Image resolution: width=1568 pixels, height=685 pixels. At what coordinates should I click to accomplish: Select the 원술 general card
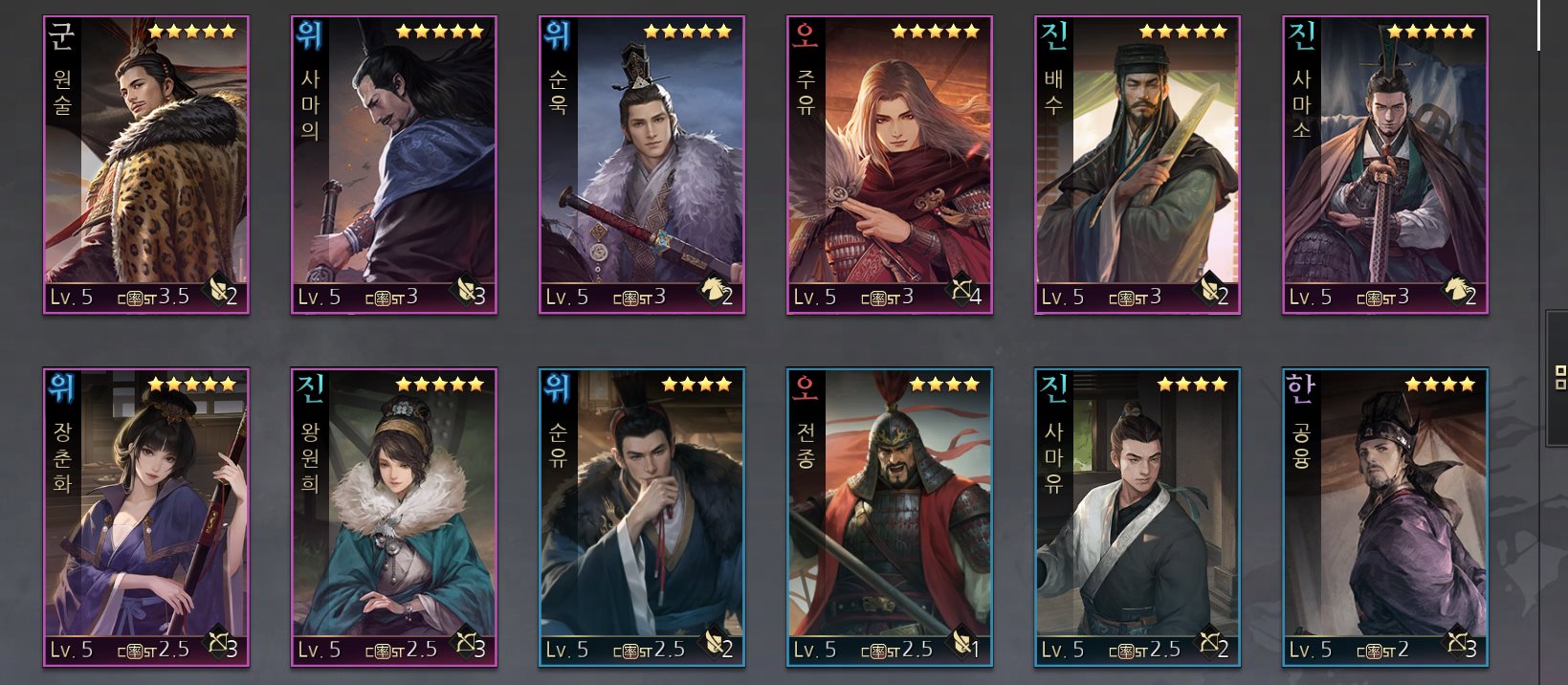146,165
